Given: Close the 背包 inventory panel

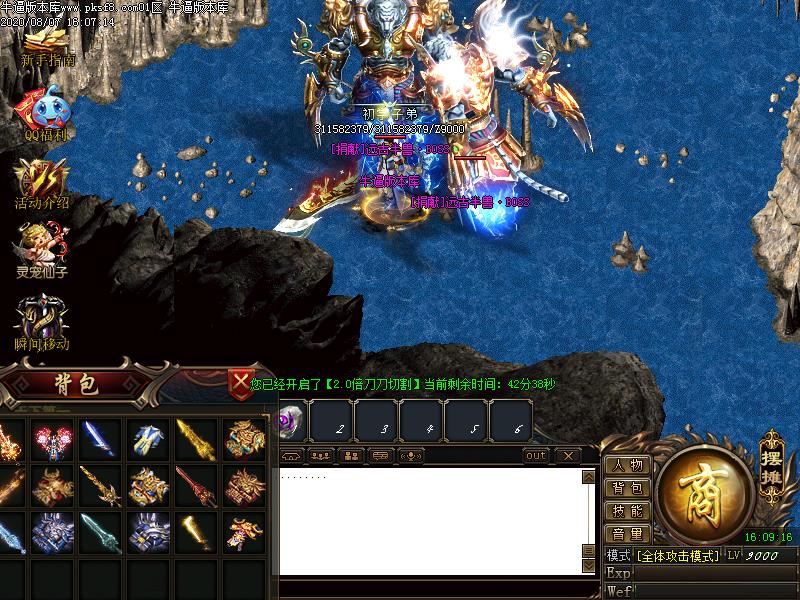Looking at the screenshot, I should [240, 382].
